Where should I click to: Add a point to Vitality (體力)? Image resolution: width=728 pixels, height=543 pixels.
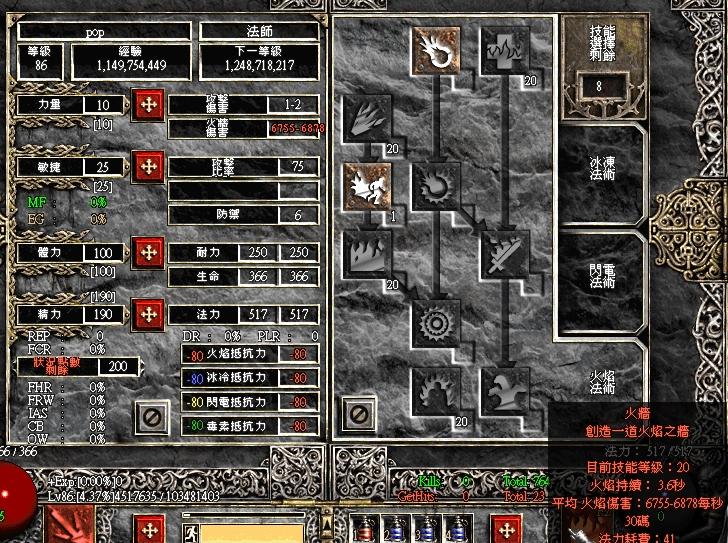point(149,253)
